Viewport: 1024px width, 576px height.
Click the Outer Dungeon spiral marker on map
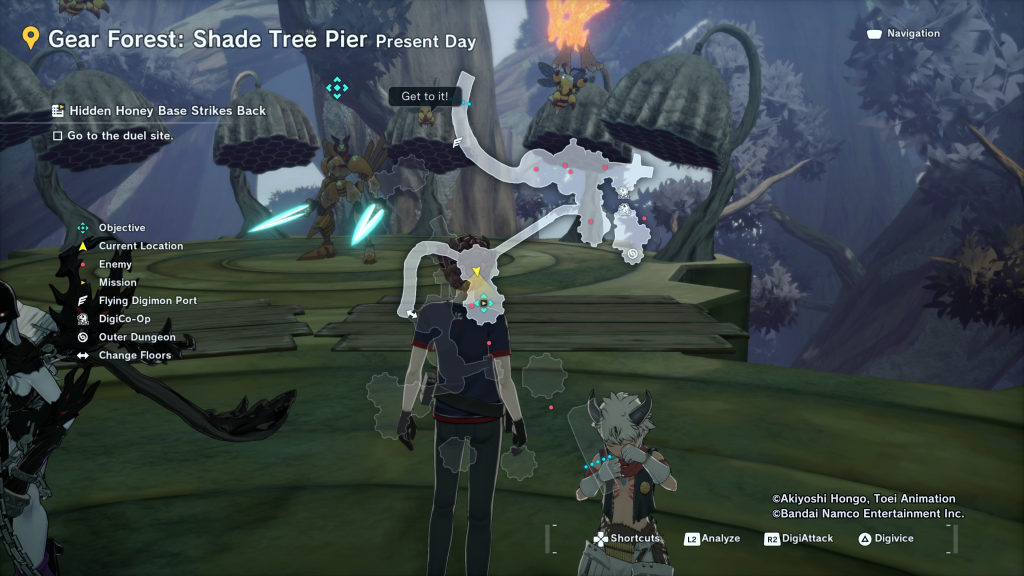tap(633, 254)
